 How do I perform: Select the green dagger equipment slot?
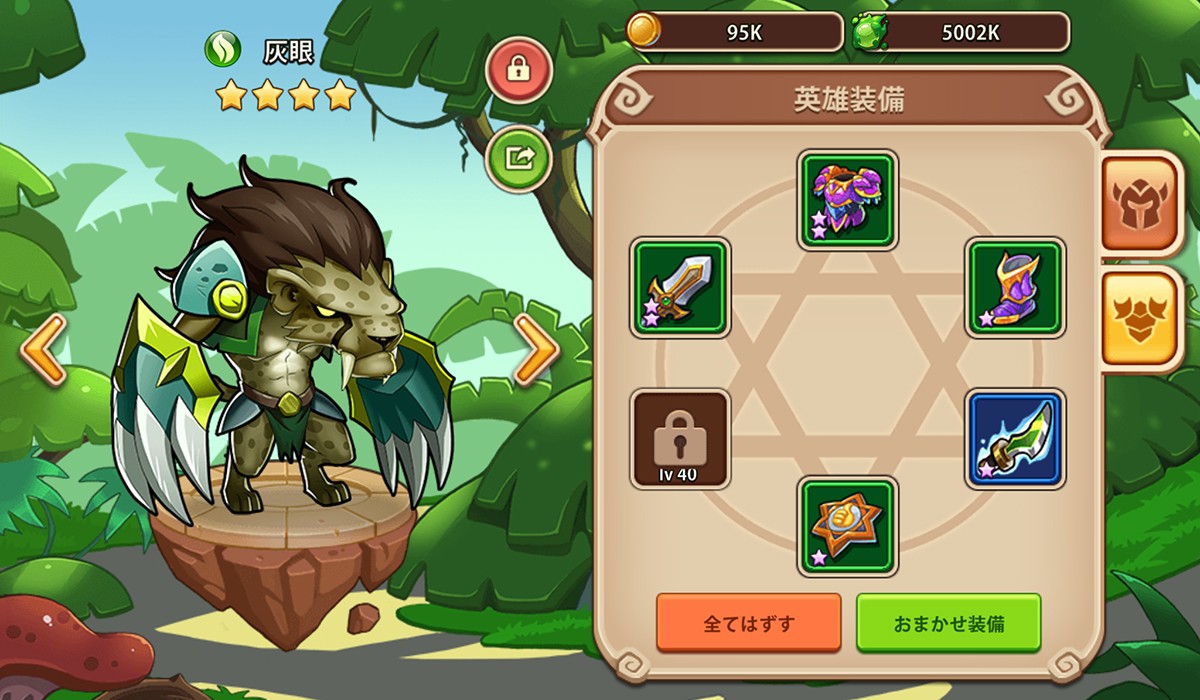(x=1015, y=439)
